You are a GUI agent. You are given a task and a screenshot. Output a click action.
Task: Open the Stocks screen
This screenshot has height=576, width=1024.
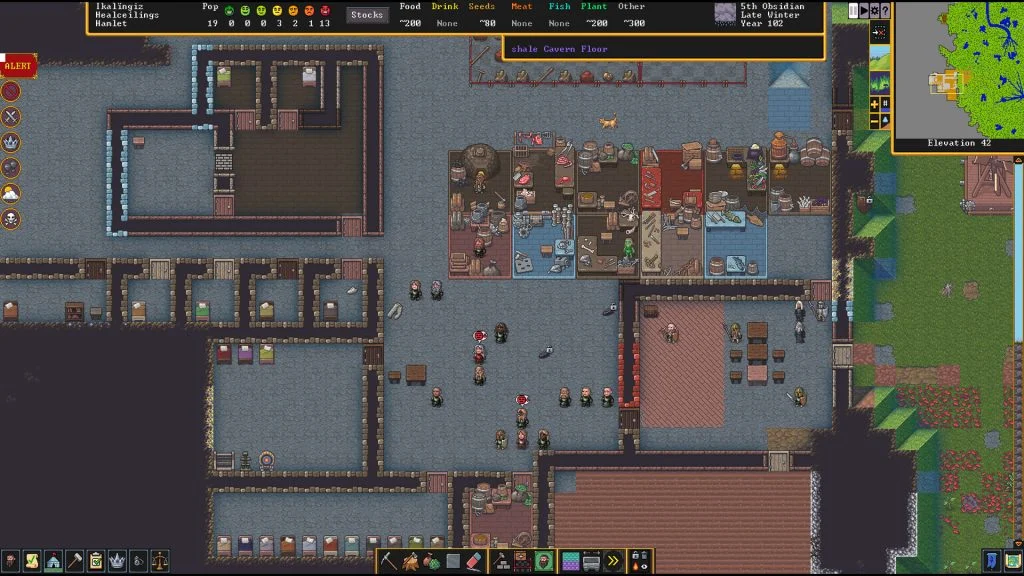tap(367, 15)
